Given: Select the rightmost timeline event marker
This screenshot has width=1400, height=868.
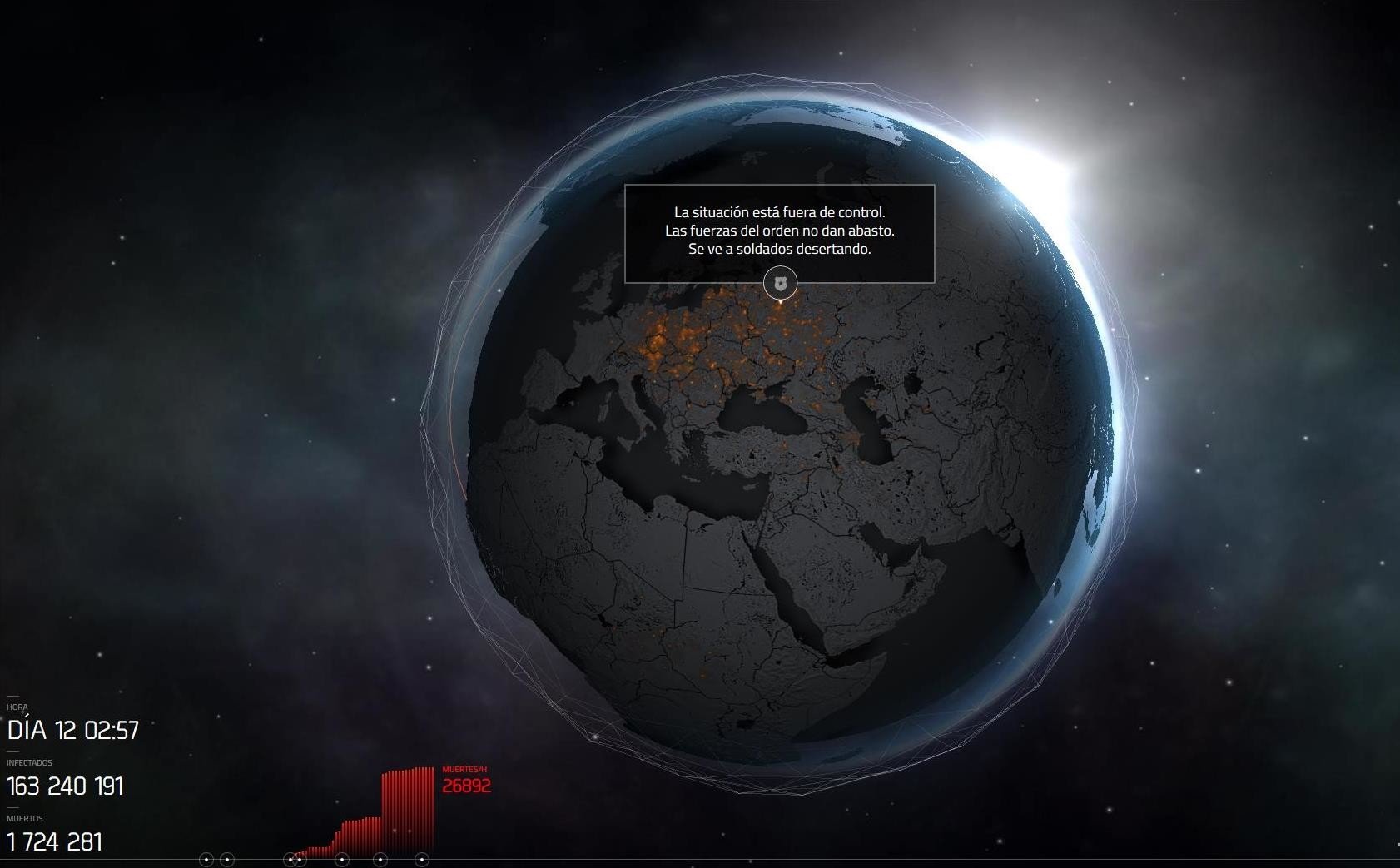Looking at the screenshot, I should point(422,860).
